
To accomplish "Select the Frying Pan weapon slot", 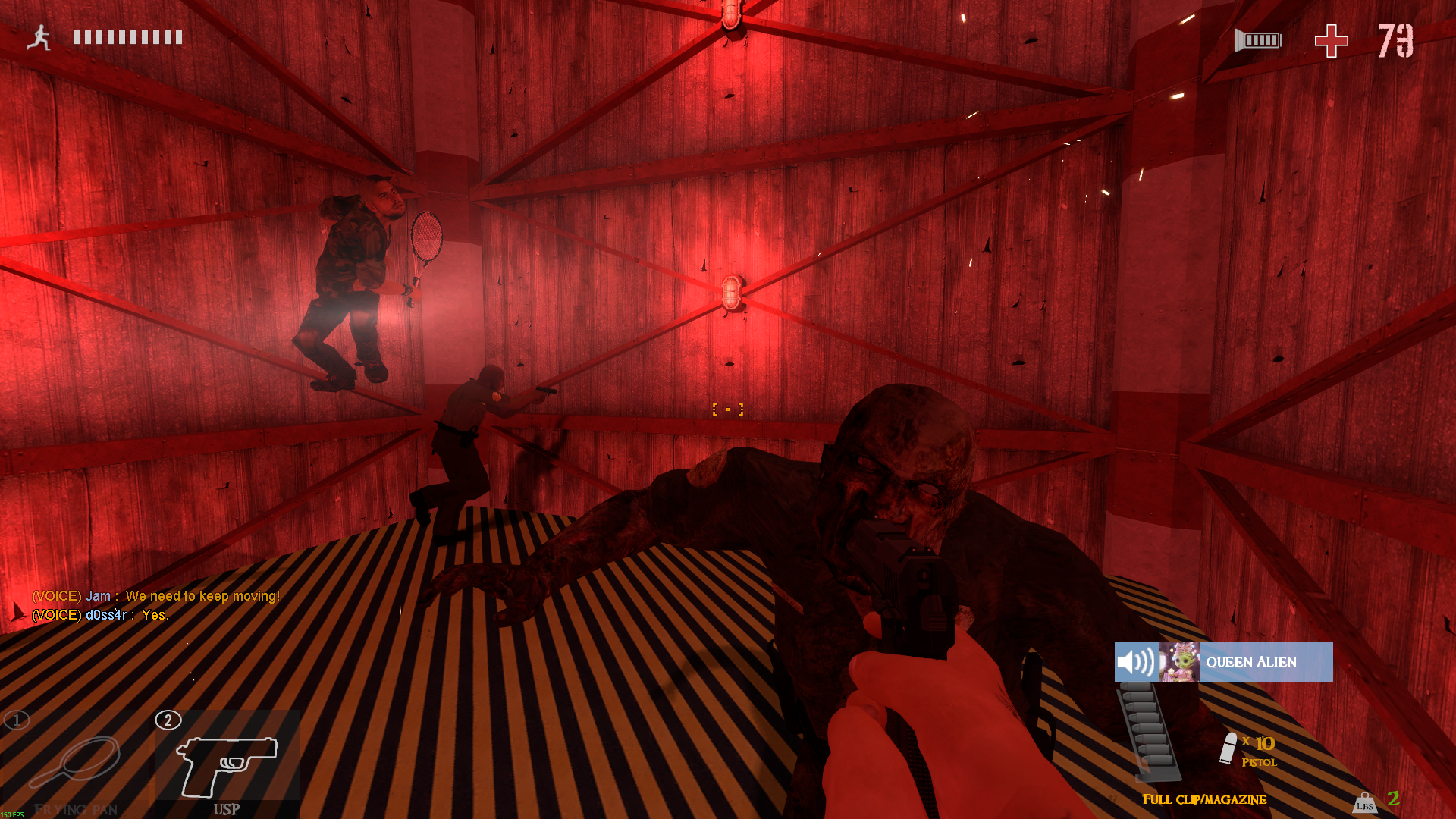I will pyautogui.click(x=74, y=764).
